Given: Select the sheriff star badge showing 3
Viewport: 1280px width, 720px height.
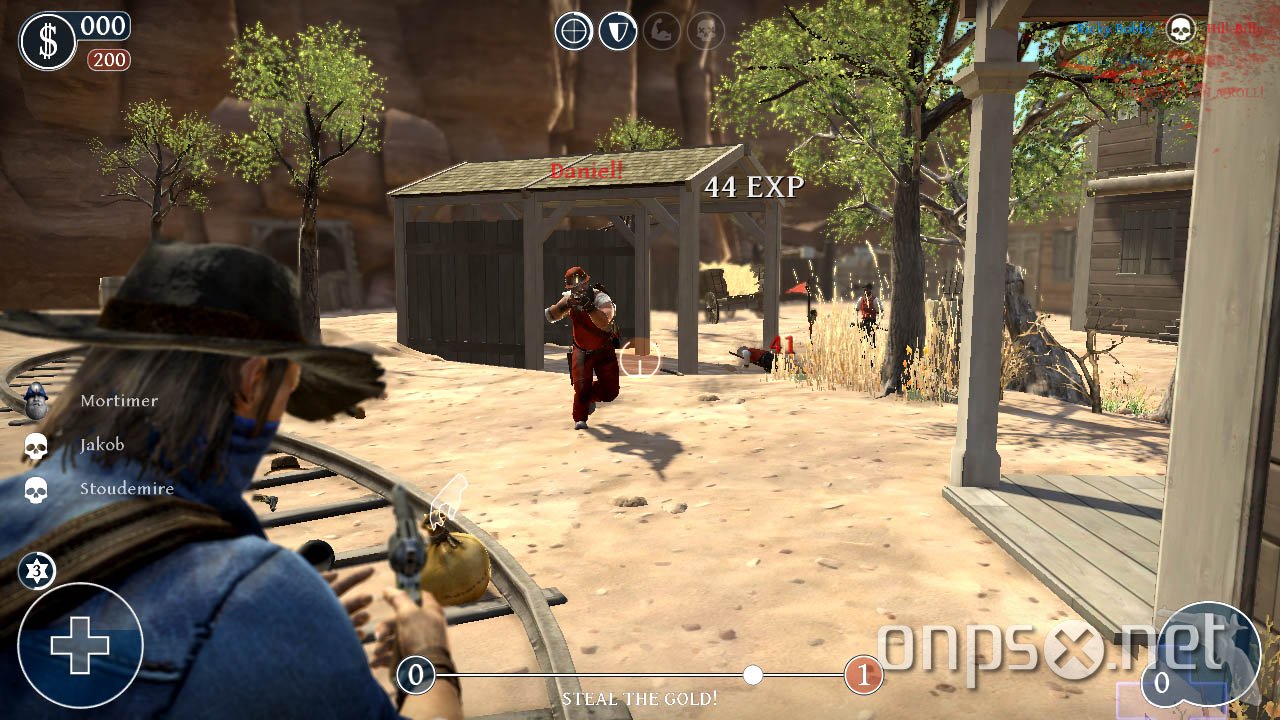Looking at the screenshot, I should 36,570.
